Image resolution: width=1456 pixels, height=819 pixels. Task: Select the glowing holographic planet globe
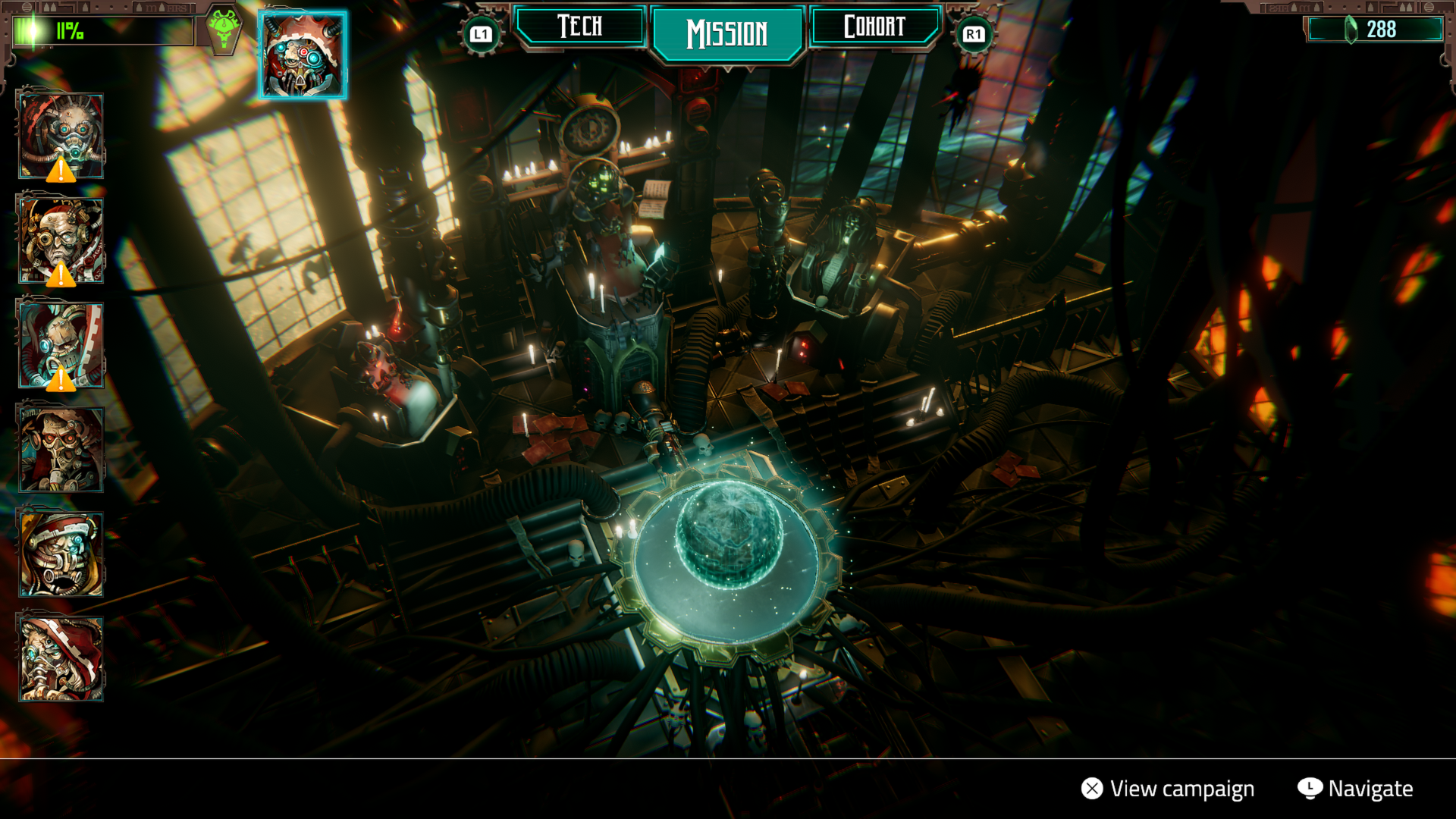click(x=728, y=535)
